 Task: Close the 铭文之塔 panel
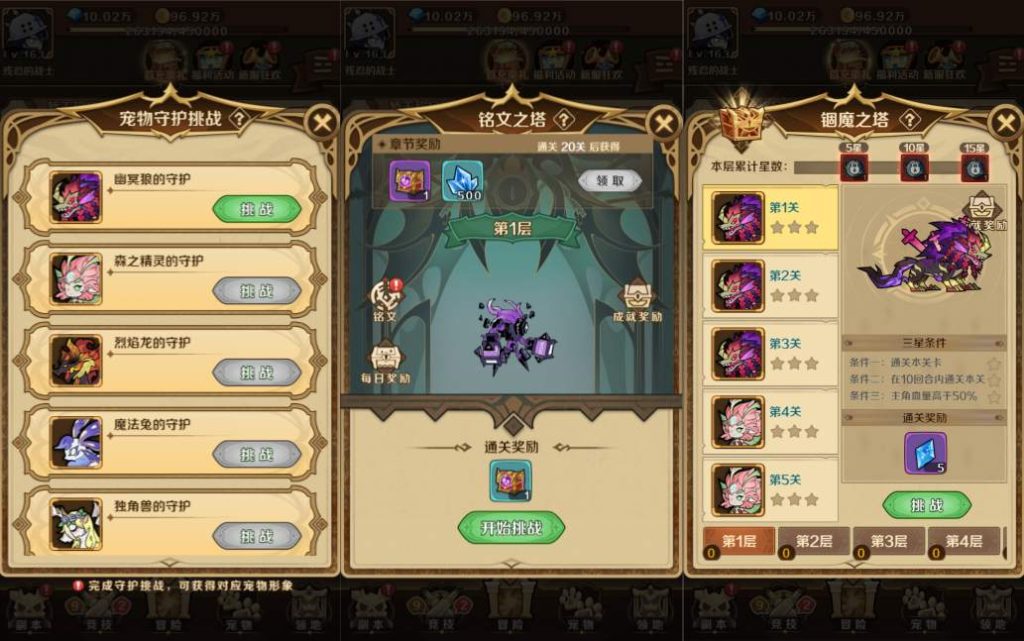664,123
